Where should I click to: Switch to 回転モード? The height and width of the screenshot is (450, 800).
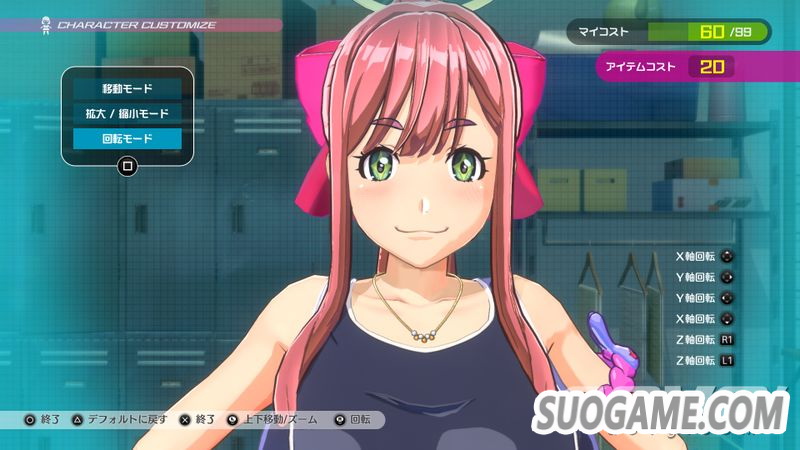126,138
